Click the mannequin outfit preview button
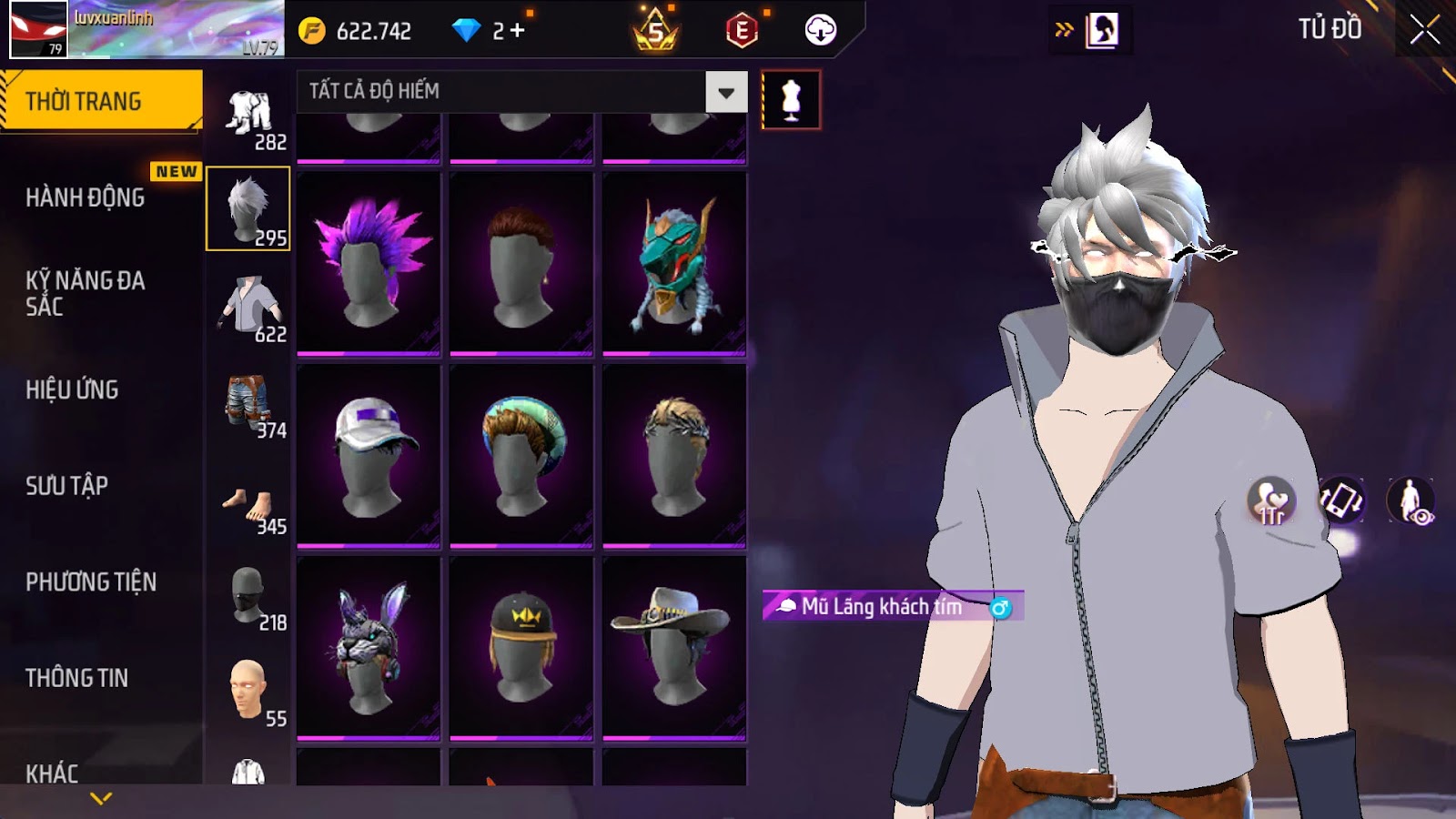 click(791, 100)
